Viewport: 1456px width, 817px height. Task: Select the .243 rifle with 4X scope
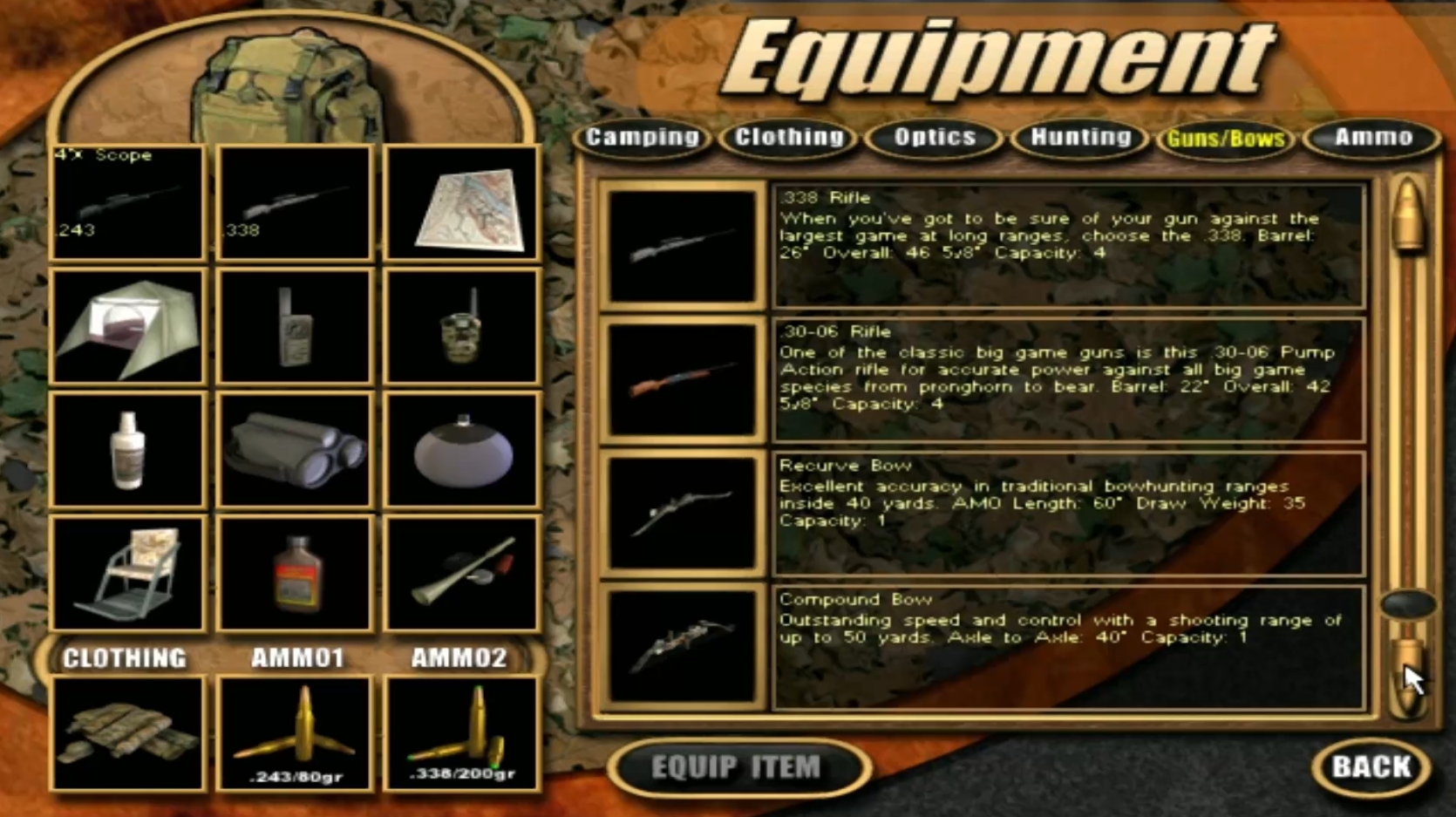(x=128, y=202)
